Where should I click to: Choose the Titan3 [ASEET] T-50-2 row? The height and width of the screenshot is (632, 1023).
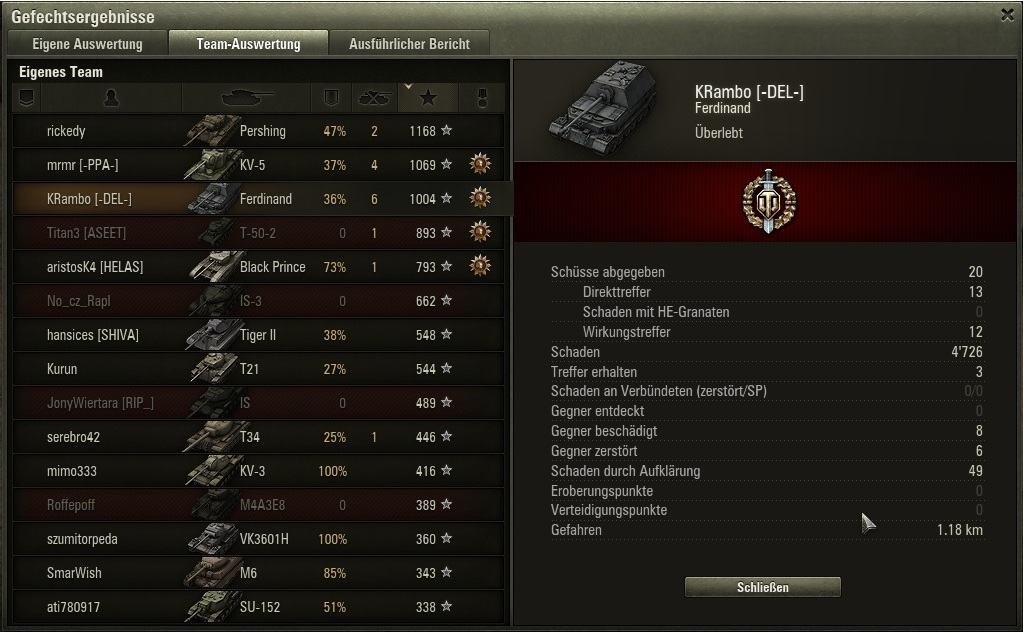(260, 233)
